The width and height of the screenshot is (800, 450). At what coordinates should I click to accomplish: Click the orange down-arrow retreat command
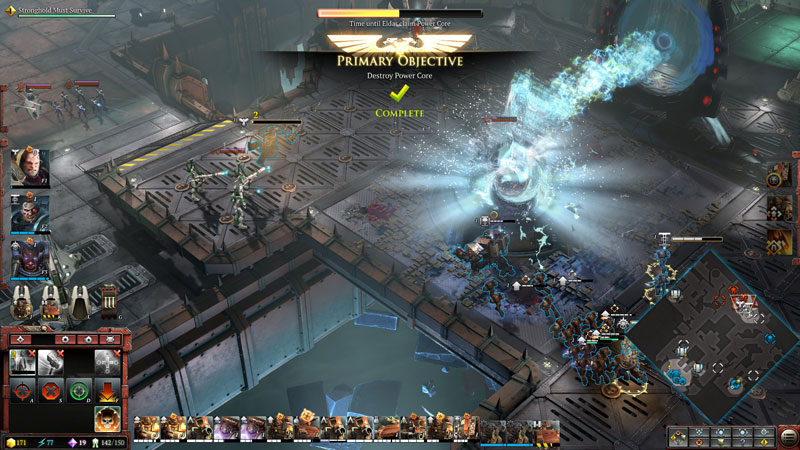[108, 389]
